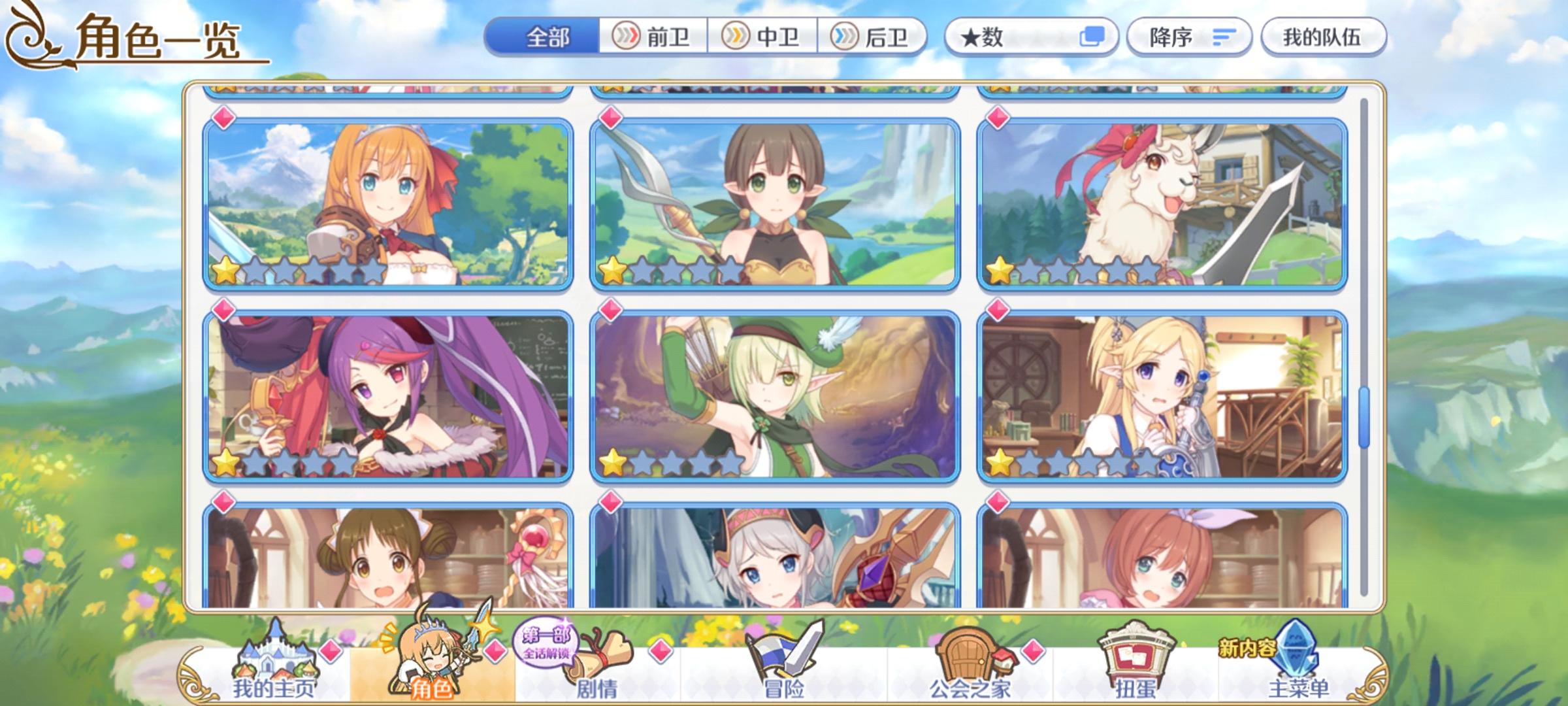Select the 全部 tab to show all characters
This screenshot has width=1568, height=706.
click(x=546, y=37)
